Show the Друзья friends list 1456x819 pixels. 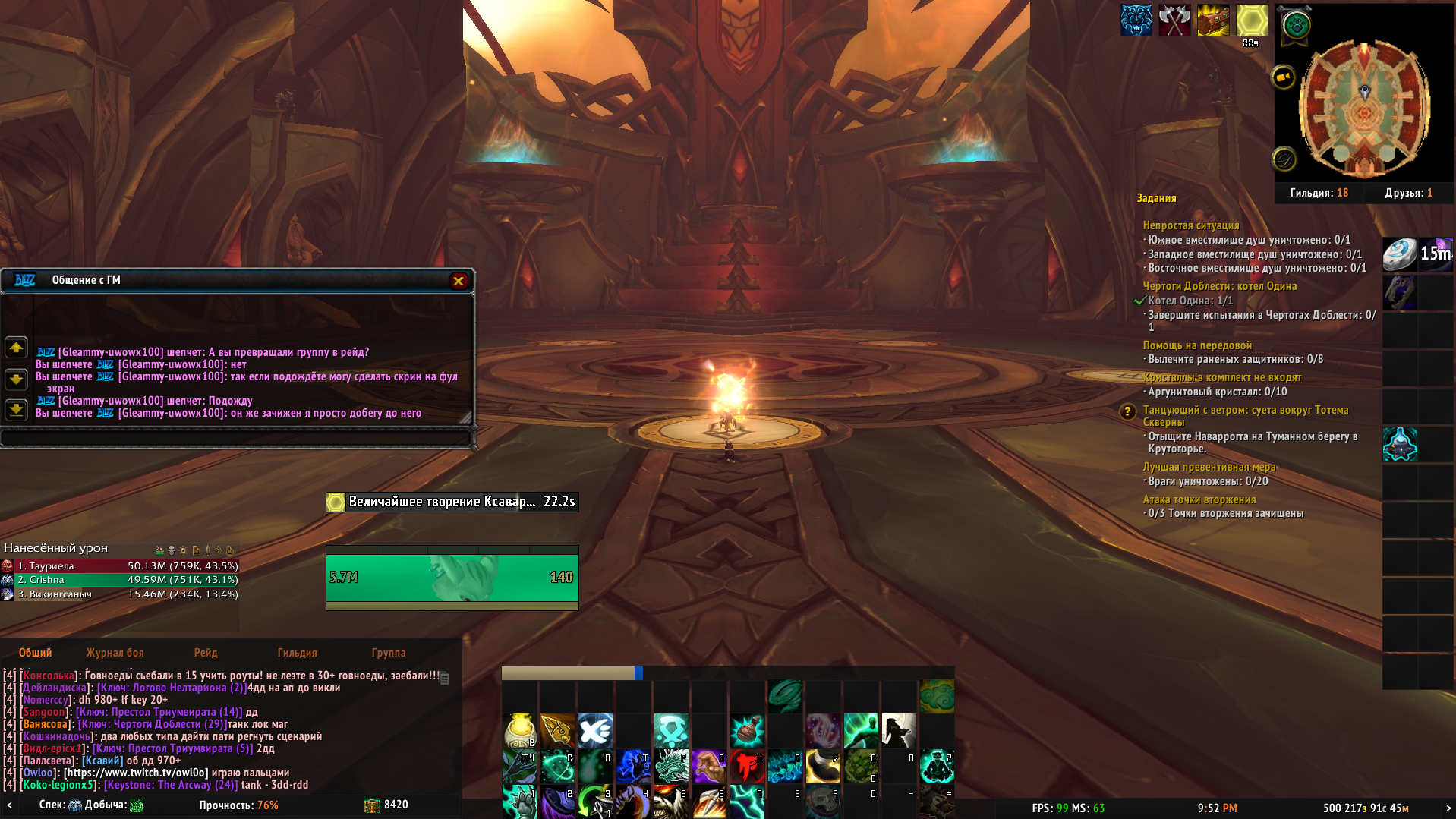click(1408, 193)
